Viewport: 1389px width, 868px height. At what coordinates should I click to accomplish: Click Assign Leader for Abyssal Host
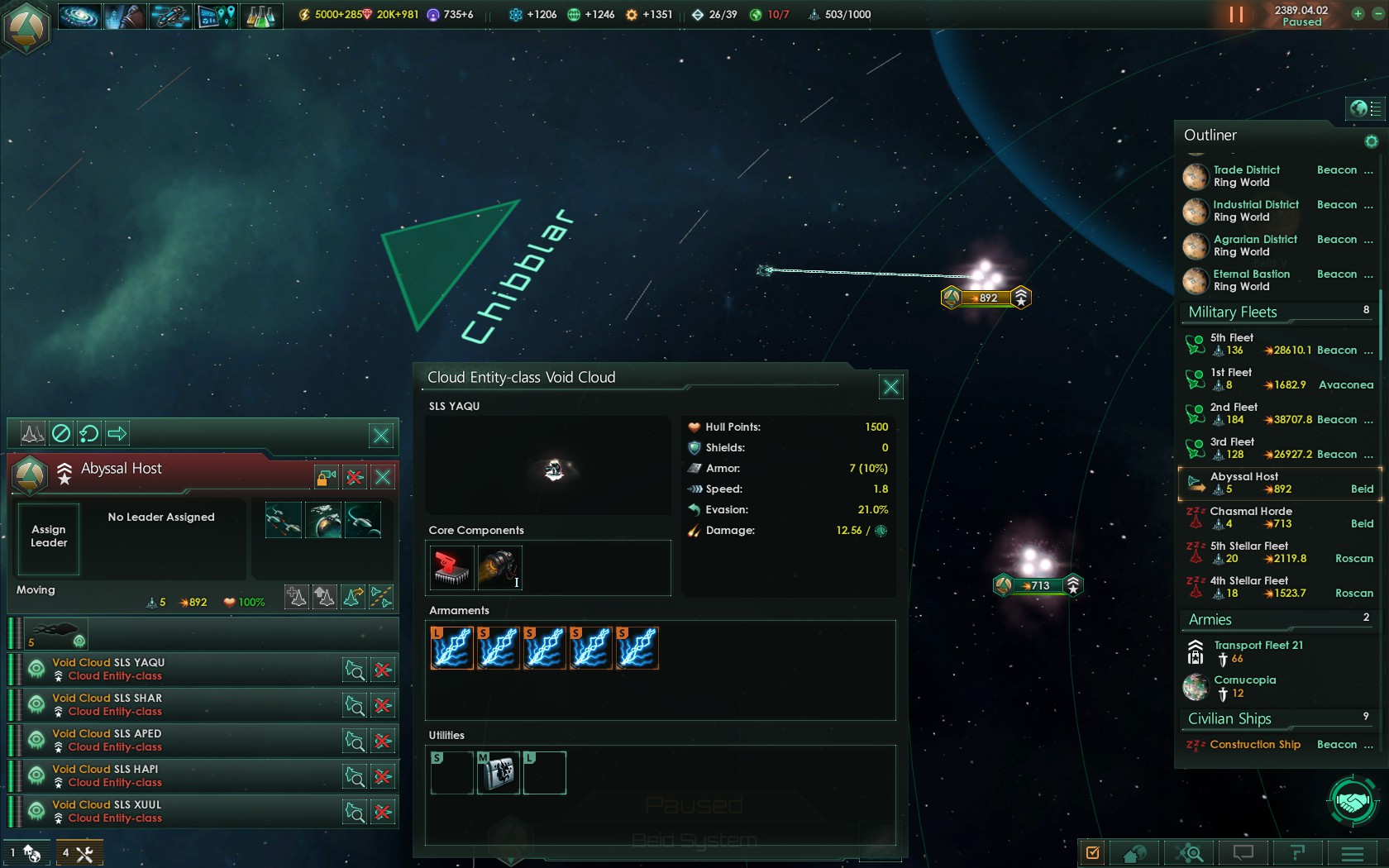click(x=49, y=537)
